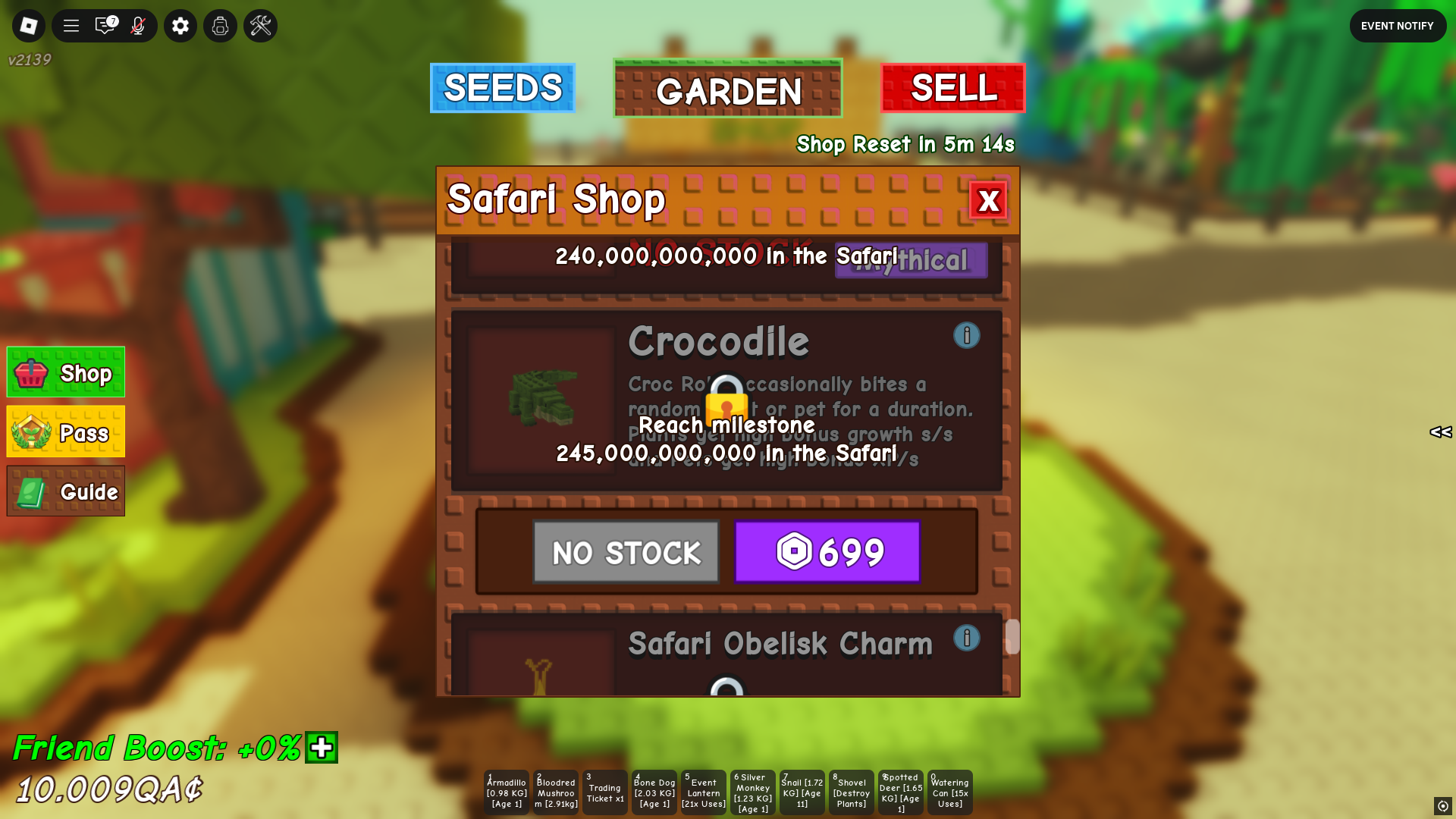Click the EVENT NOTIFY button

pyautogui.click(x=1398, y=25)
